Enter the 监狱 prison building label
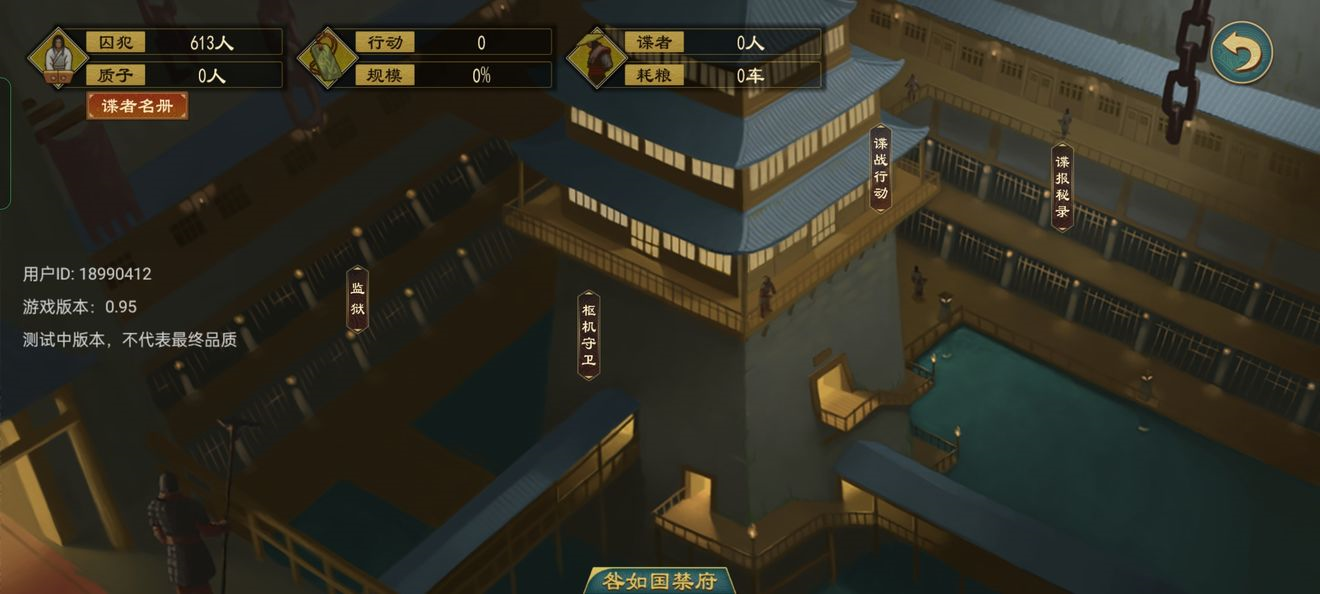The image size is (1320, 594). click(357, 299)
